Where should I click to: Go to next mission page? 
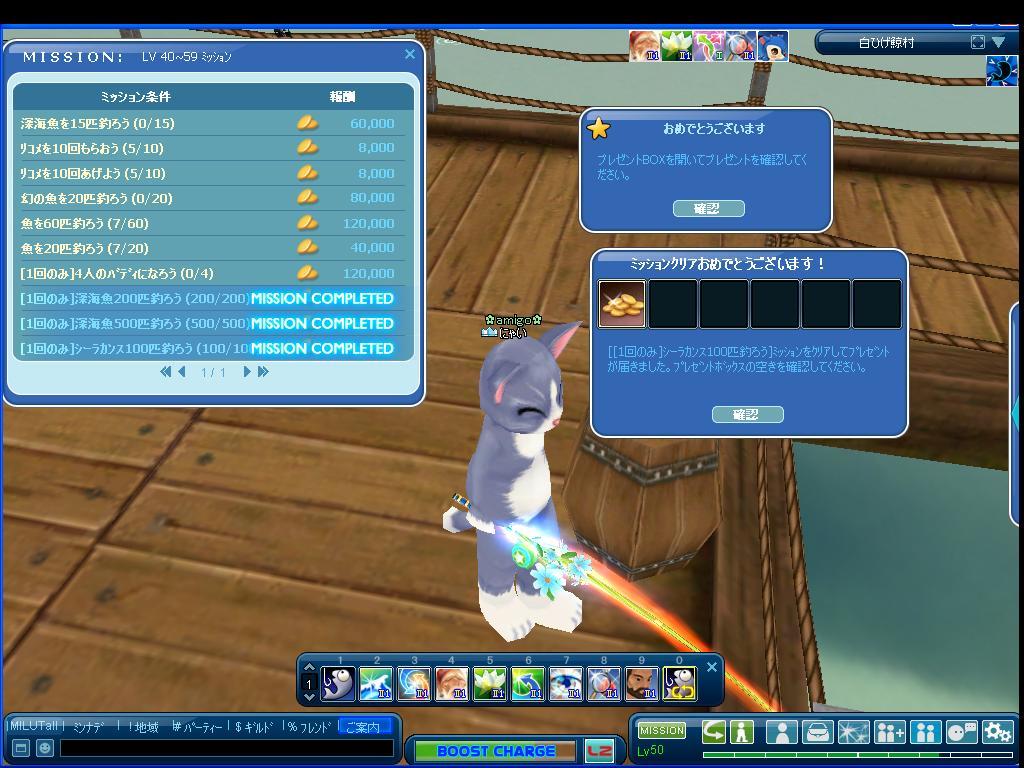[247, 372]
